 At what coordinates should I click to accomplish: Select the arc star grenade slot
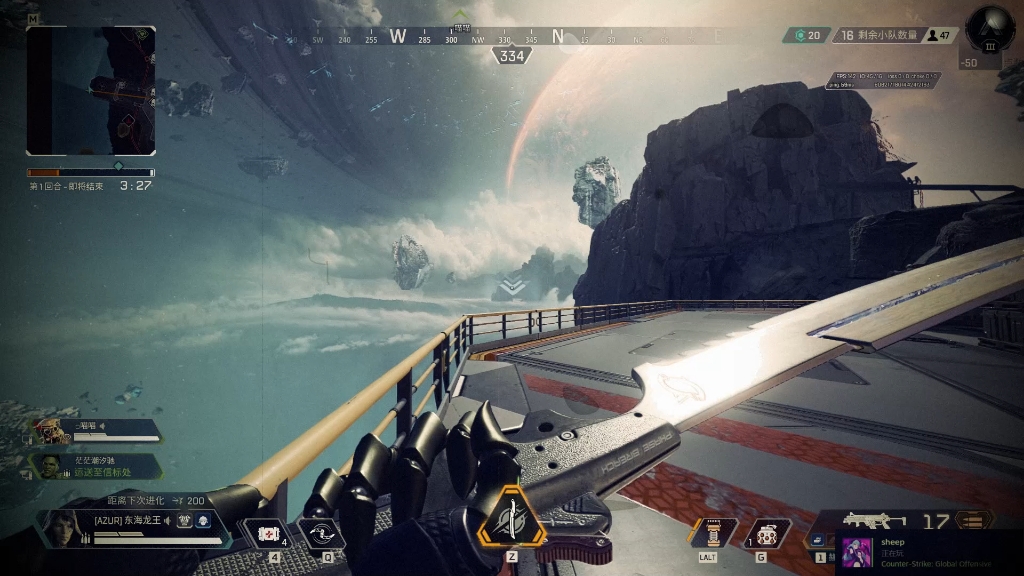tap(768, 533)
